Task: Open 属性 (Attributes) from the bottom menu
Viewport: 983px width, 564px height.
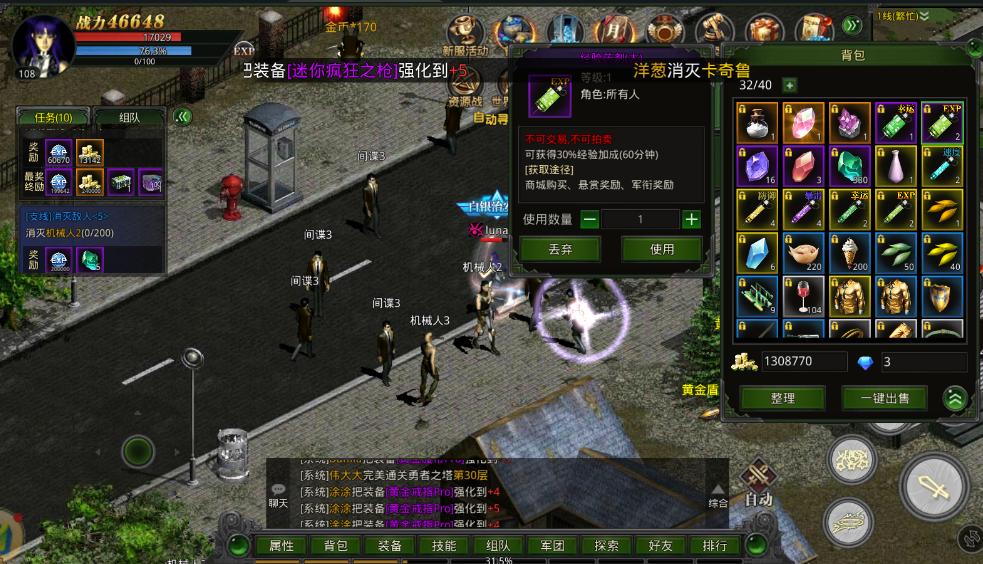Action: (x=281, y=546)
